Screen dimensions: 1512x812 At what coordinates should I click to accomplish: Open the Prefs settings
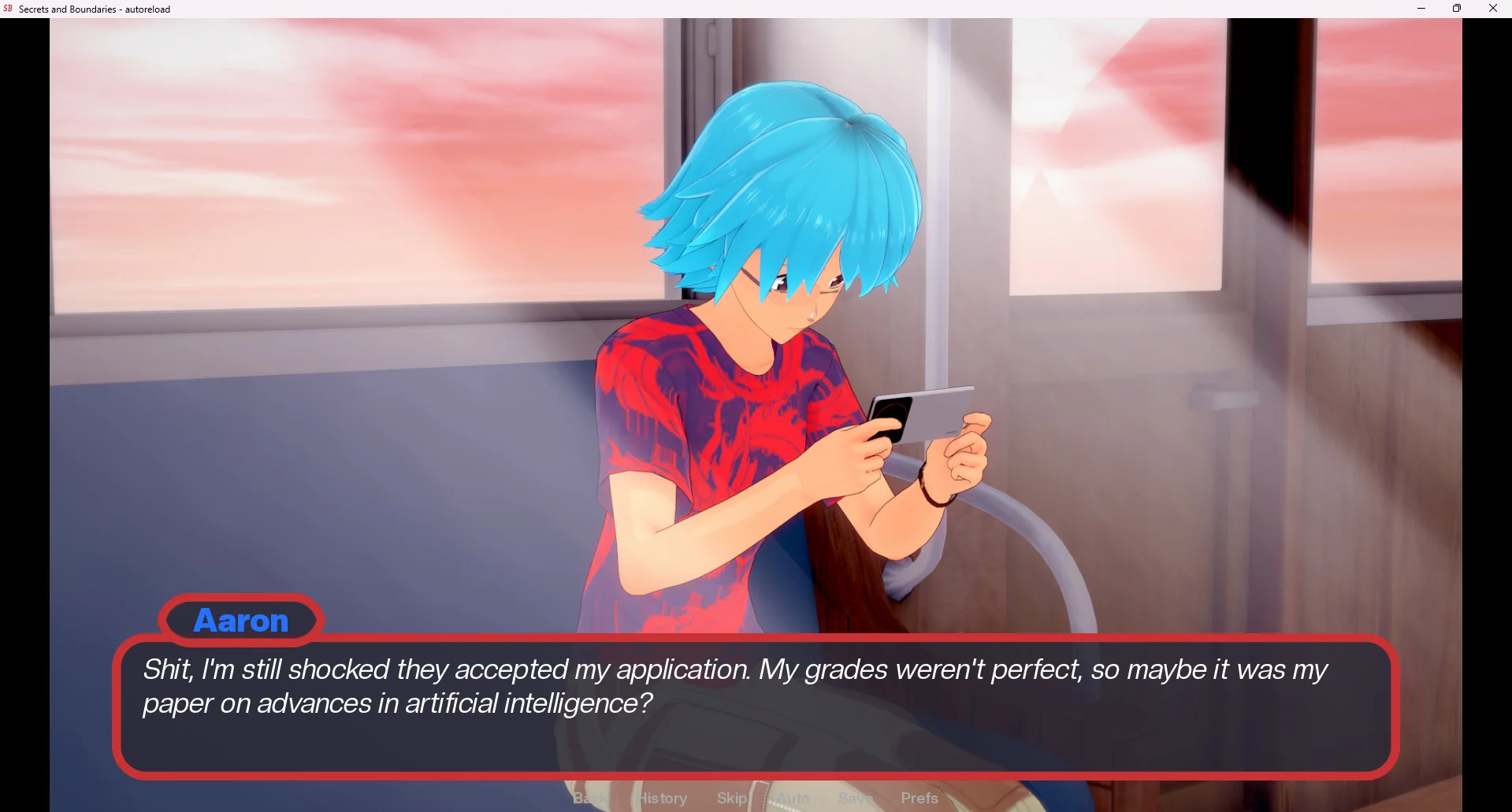click(x=919, y=798)
